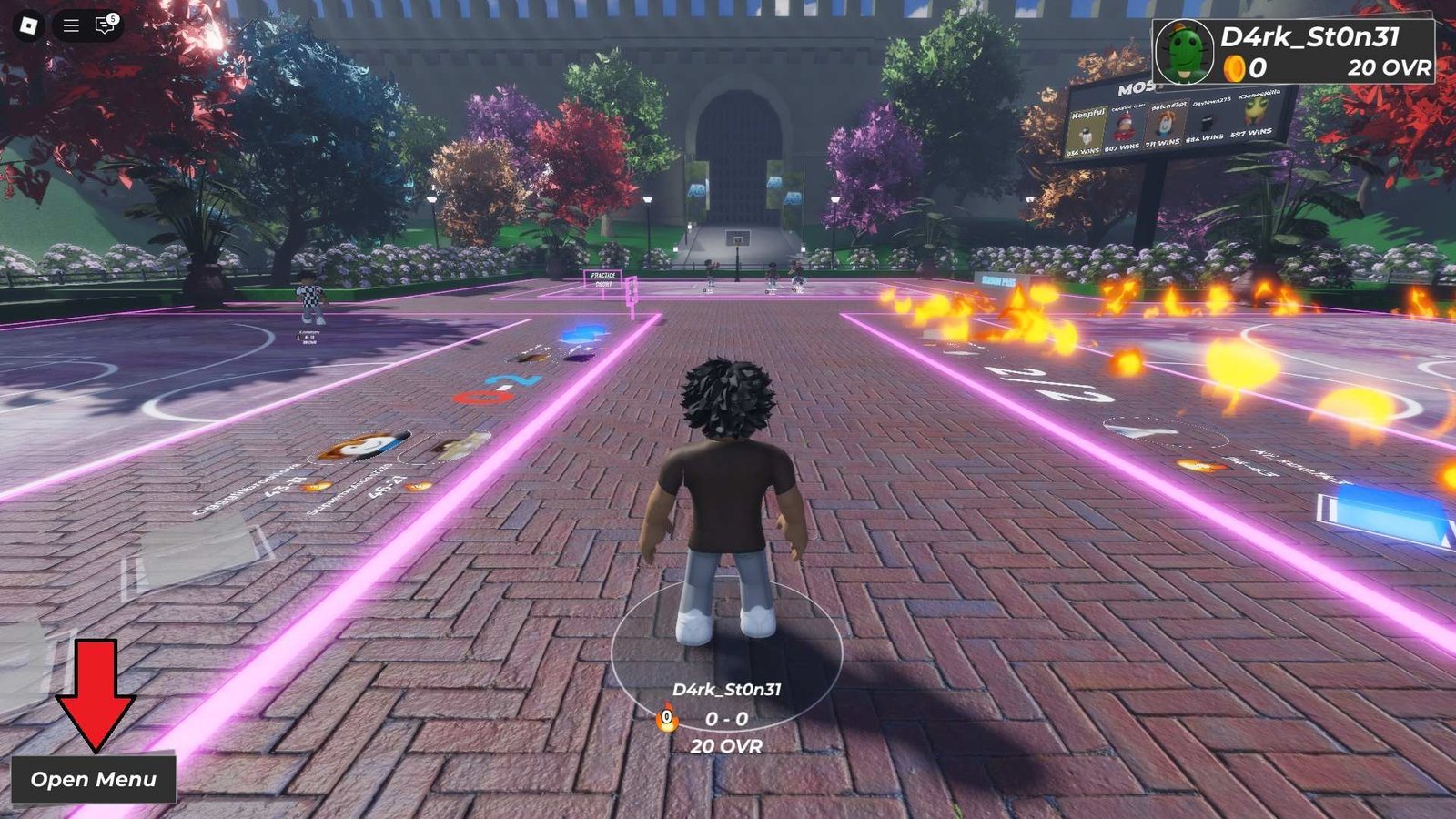Click the Open Menu button

[93, 779]
